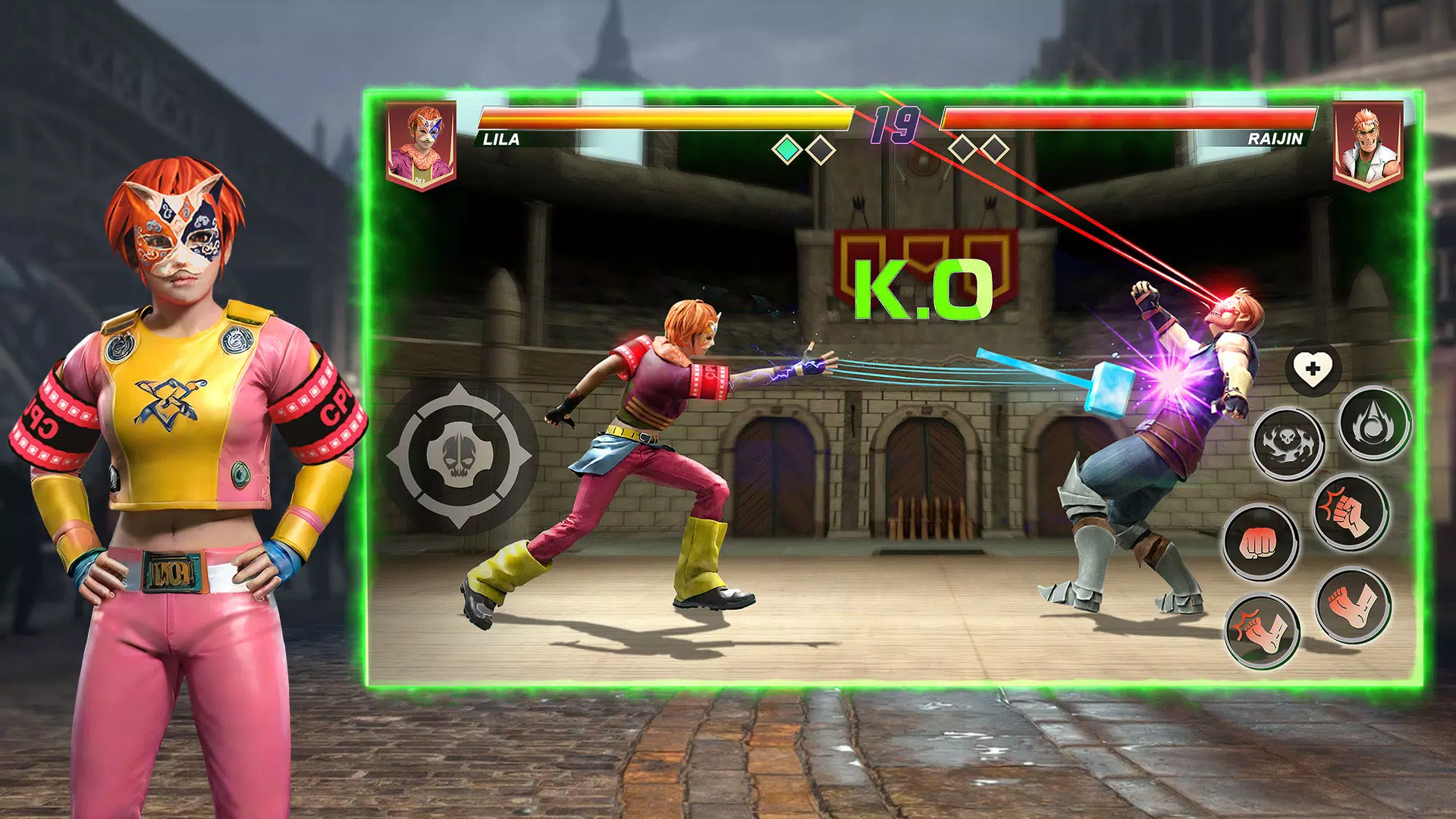The height and width of the screenshot is (819, 1456).
Task: Tap the round timer showing 19
Action: click(896, 125)
